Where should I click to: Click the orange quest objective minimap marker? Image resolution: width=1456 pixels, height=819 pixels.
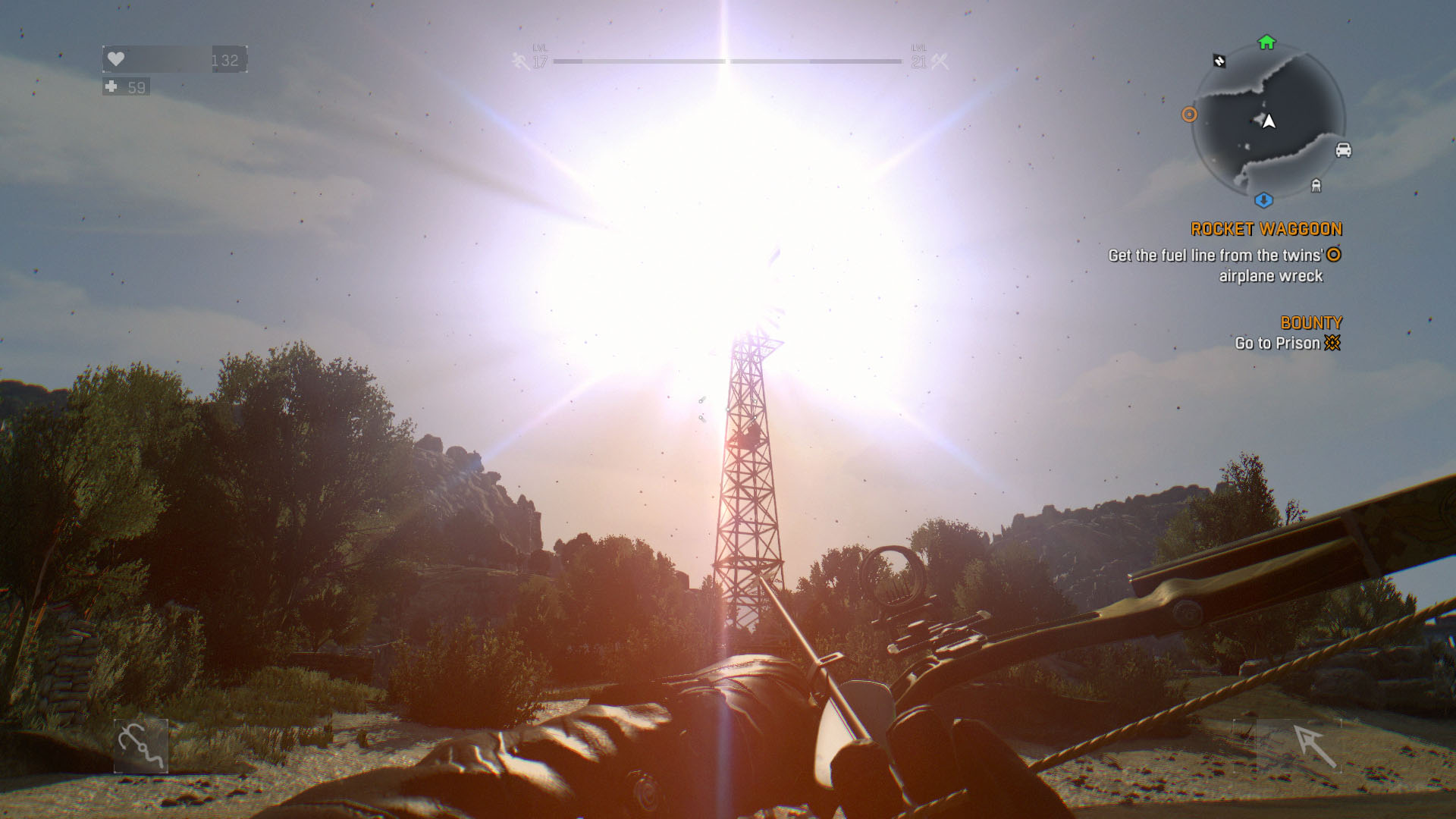pos(1189,115)
